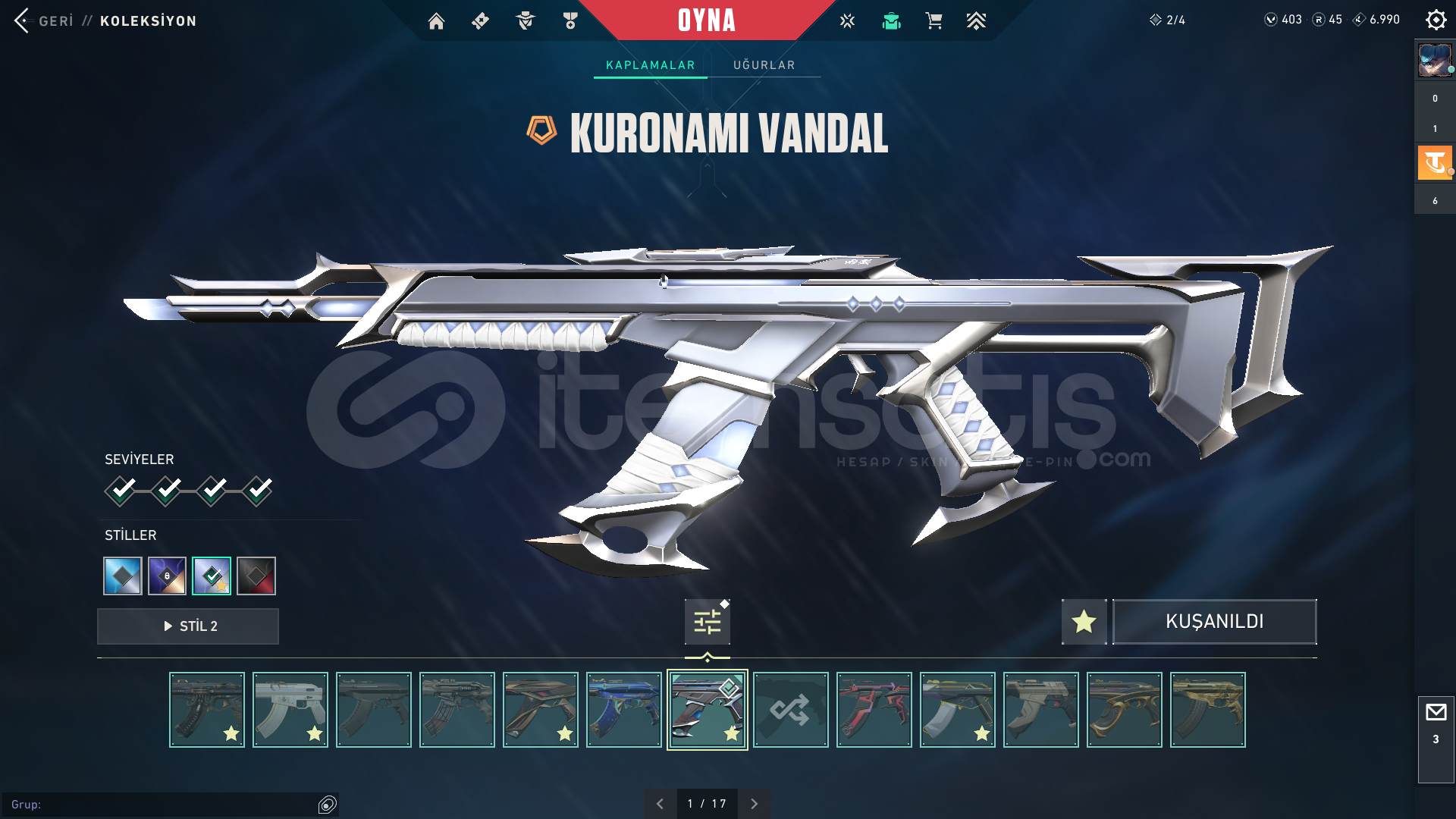Viewport: 1456px width, 819px height.
Task: Go to the next skins page arrow
Action: (x=755, y=802)
